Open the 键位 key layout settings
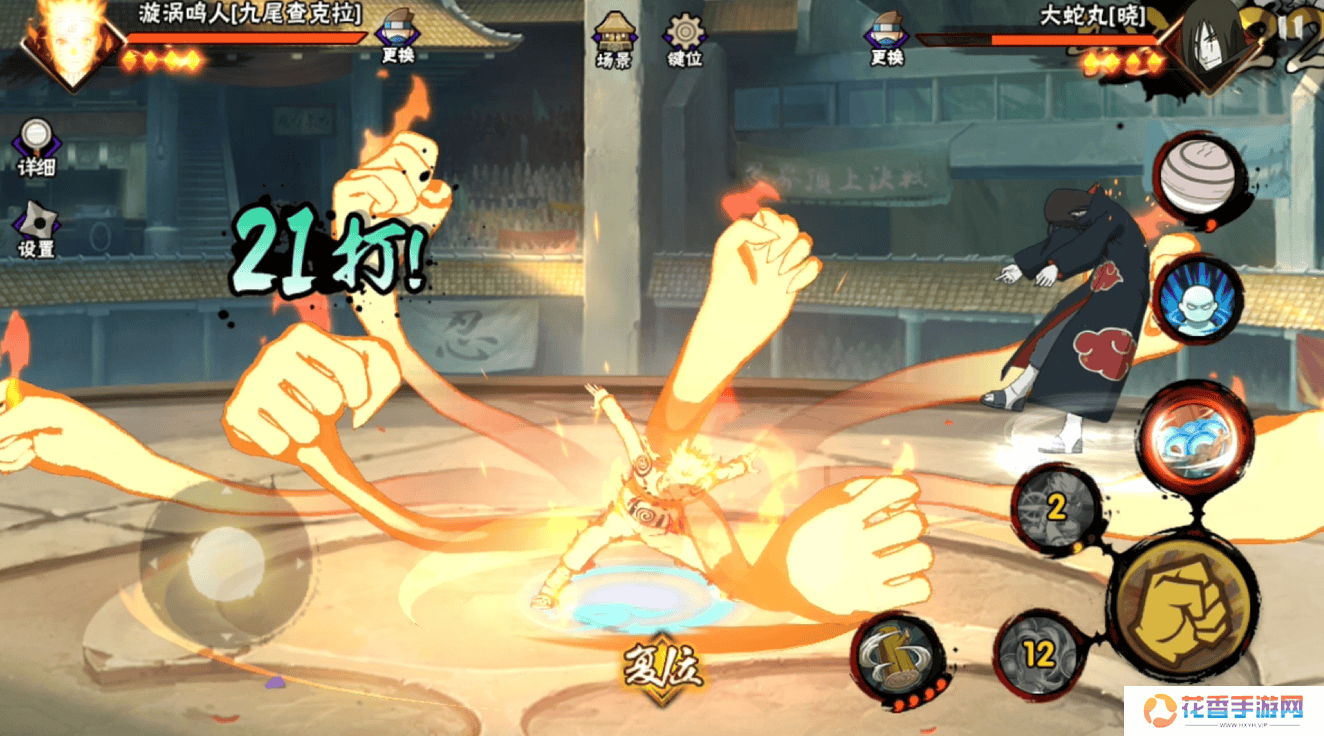 coord(686,40)
